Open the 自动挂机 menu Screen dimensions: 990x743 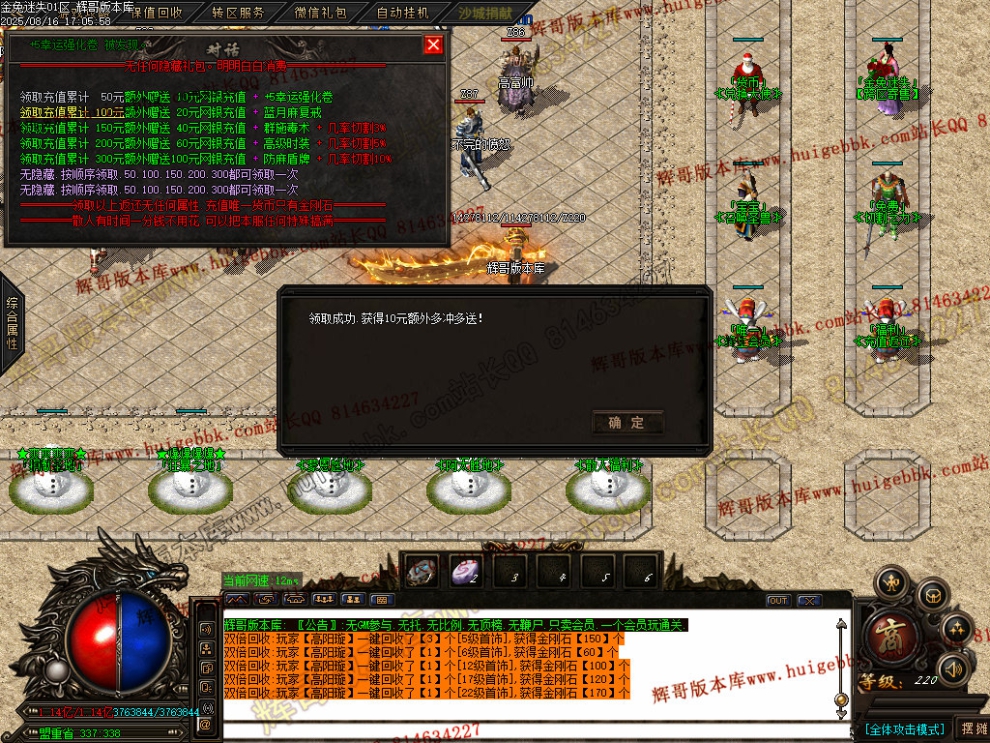pyautogui.click(x=403, y=13)
